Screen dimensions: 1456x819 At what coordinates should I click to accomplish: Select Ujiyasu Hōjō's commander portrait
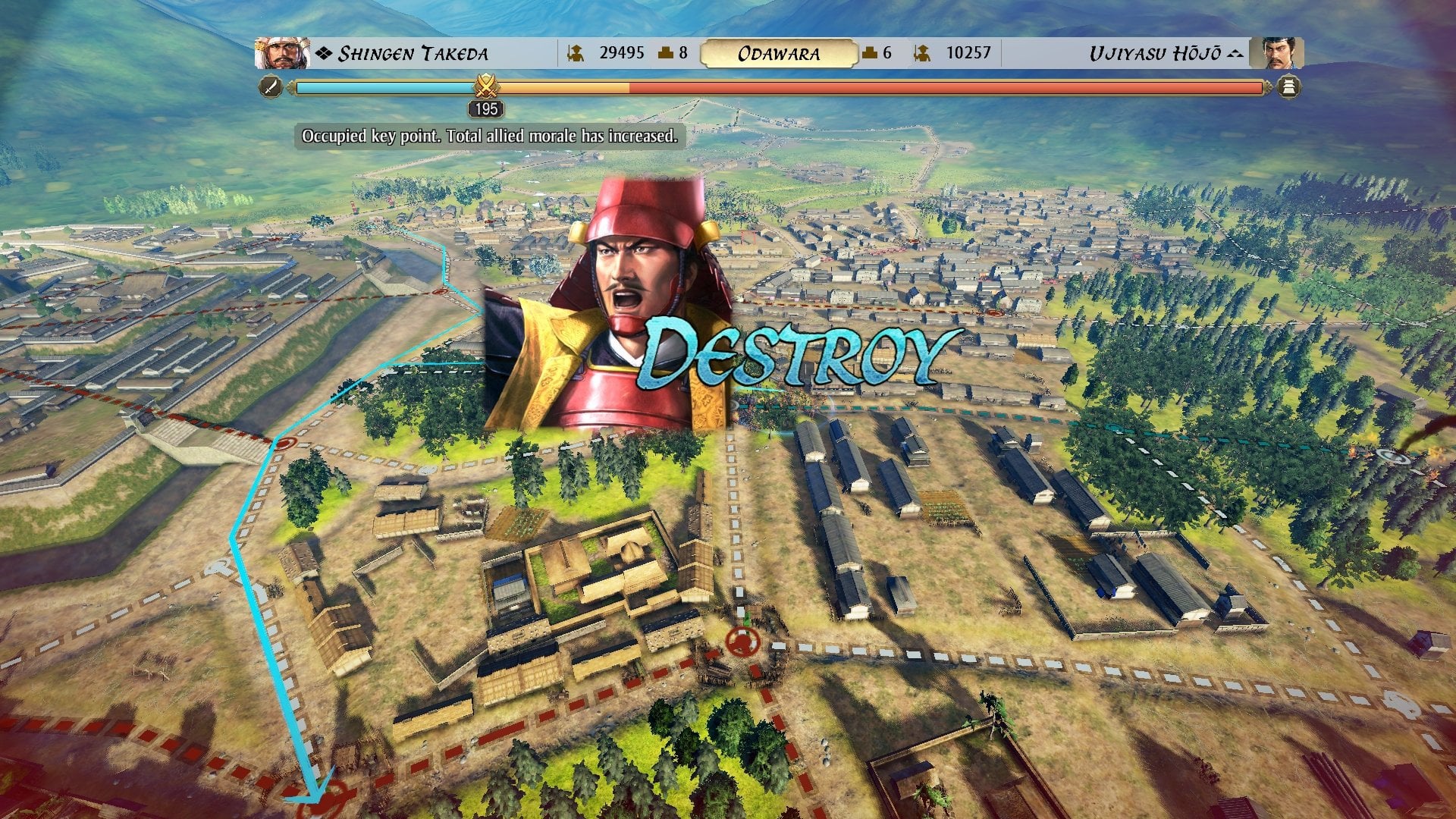click(x=1276, y=53)
